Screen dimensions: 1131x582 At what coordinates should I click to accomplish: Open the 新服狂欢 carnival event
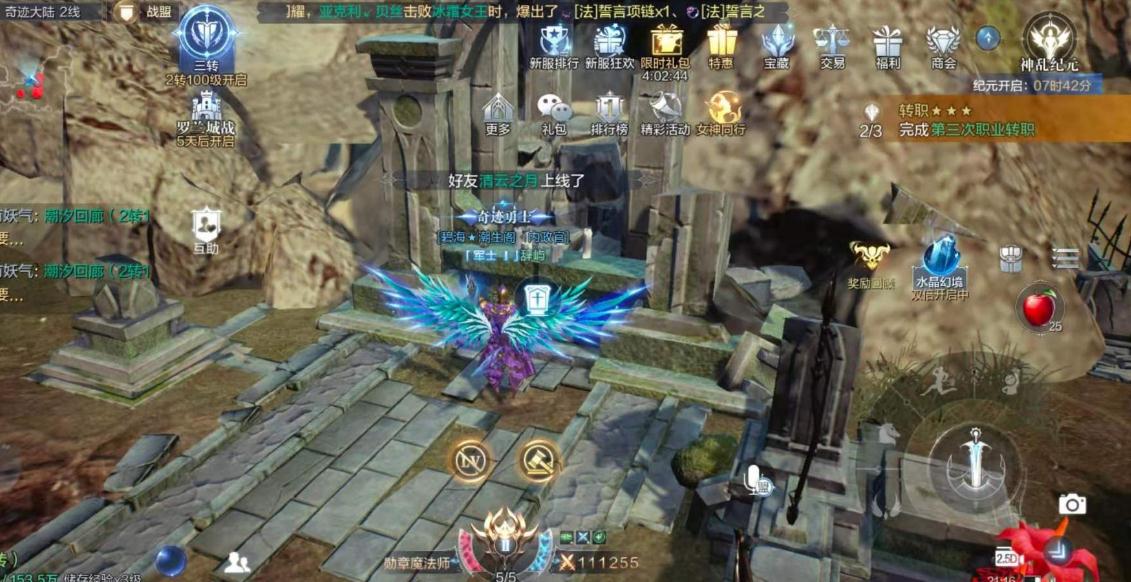tap(609, 45)
